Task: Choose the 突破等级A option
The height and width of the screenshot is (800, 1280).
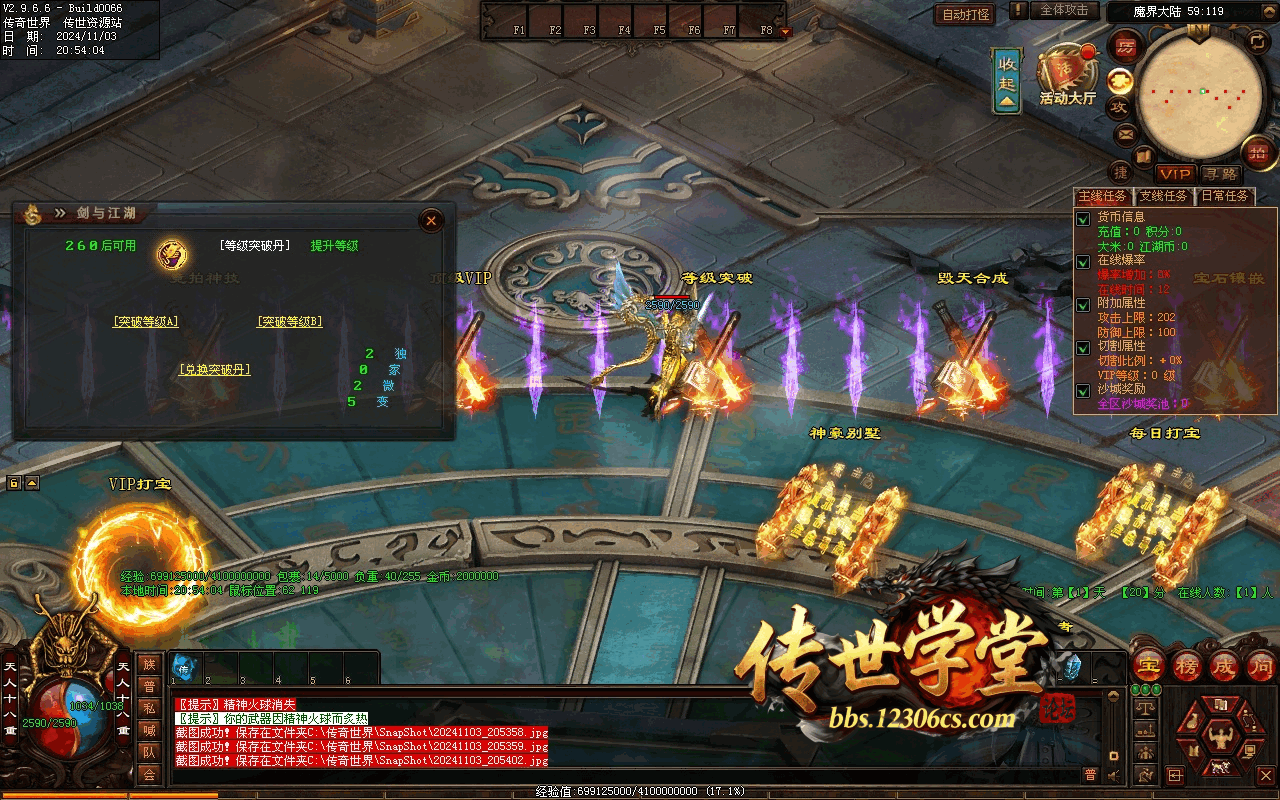Action: [x=146, y=322]
